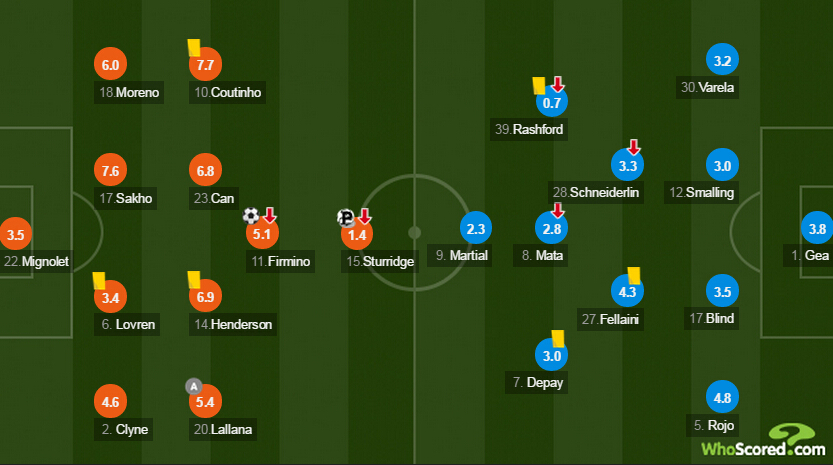Click Firmino's 5.1 rating marker
The image size is (833, 465).
pos(262,236)
